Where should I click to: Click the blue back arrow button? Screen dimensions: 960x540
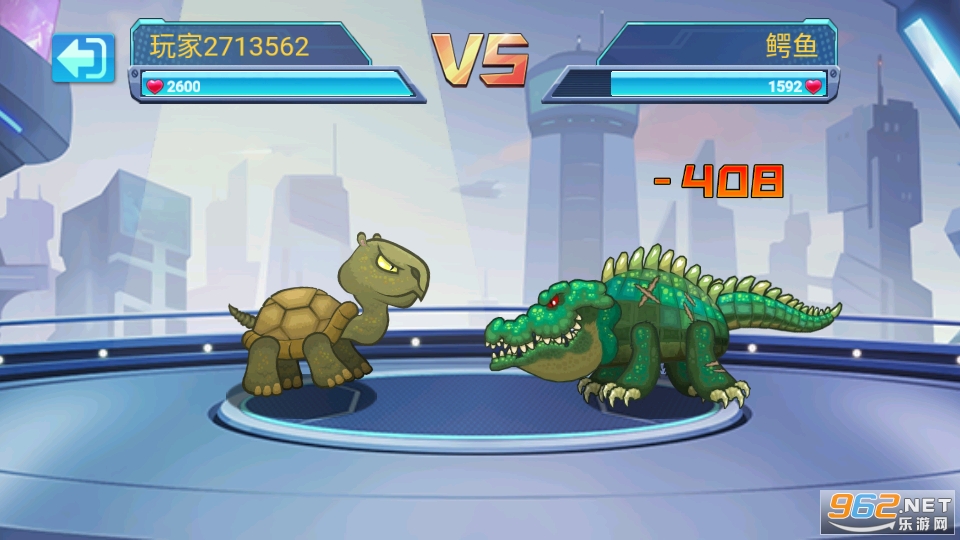(83, 59)
